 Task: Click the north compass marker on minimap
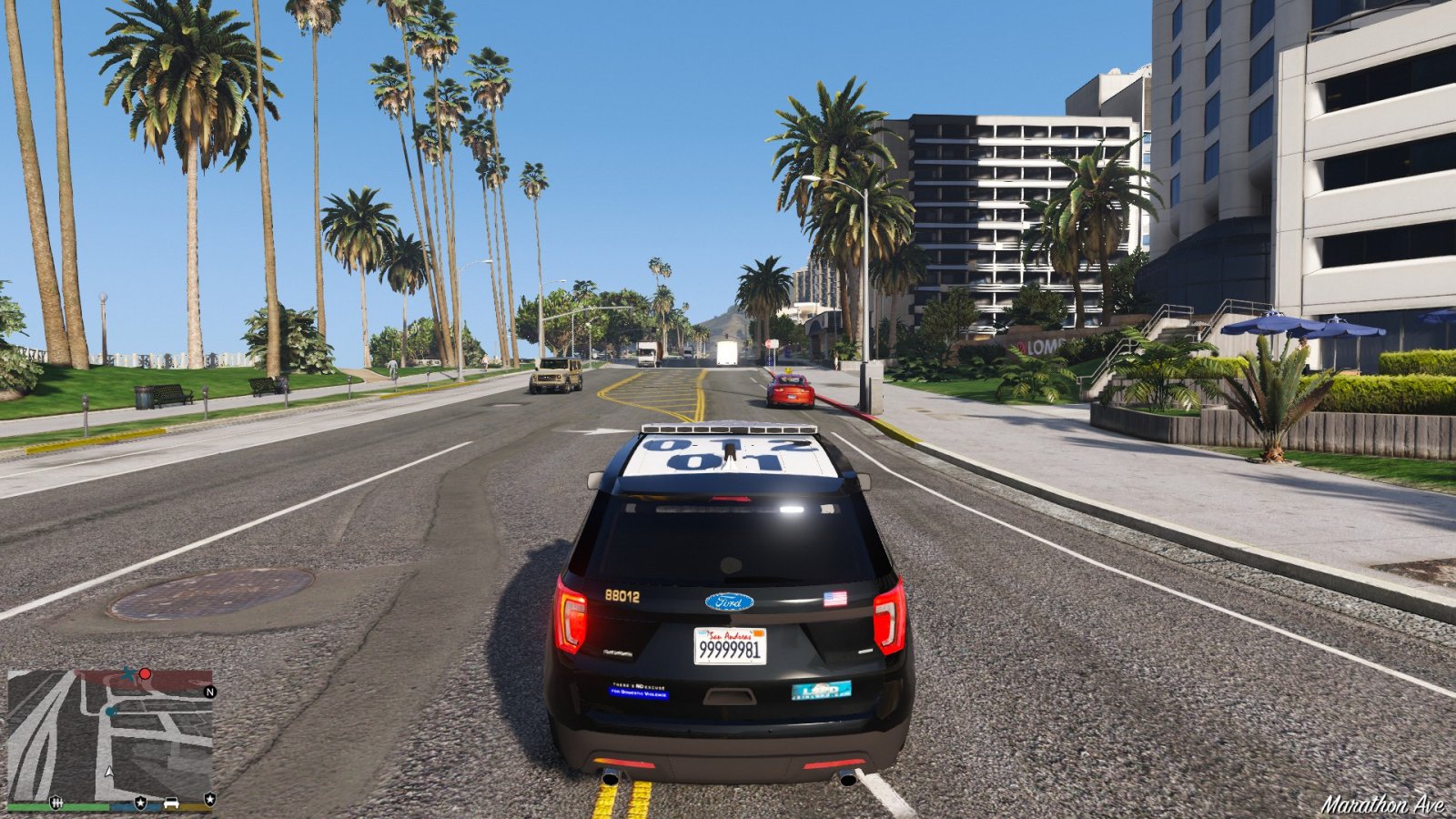click(x=210, y=692)
